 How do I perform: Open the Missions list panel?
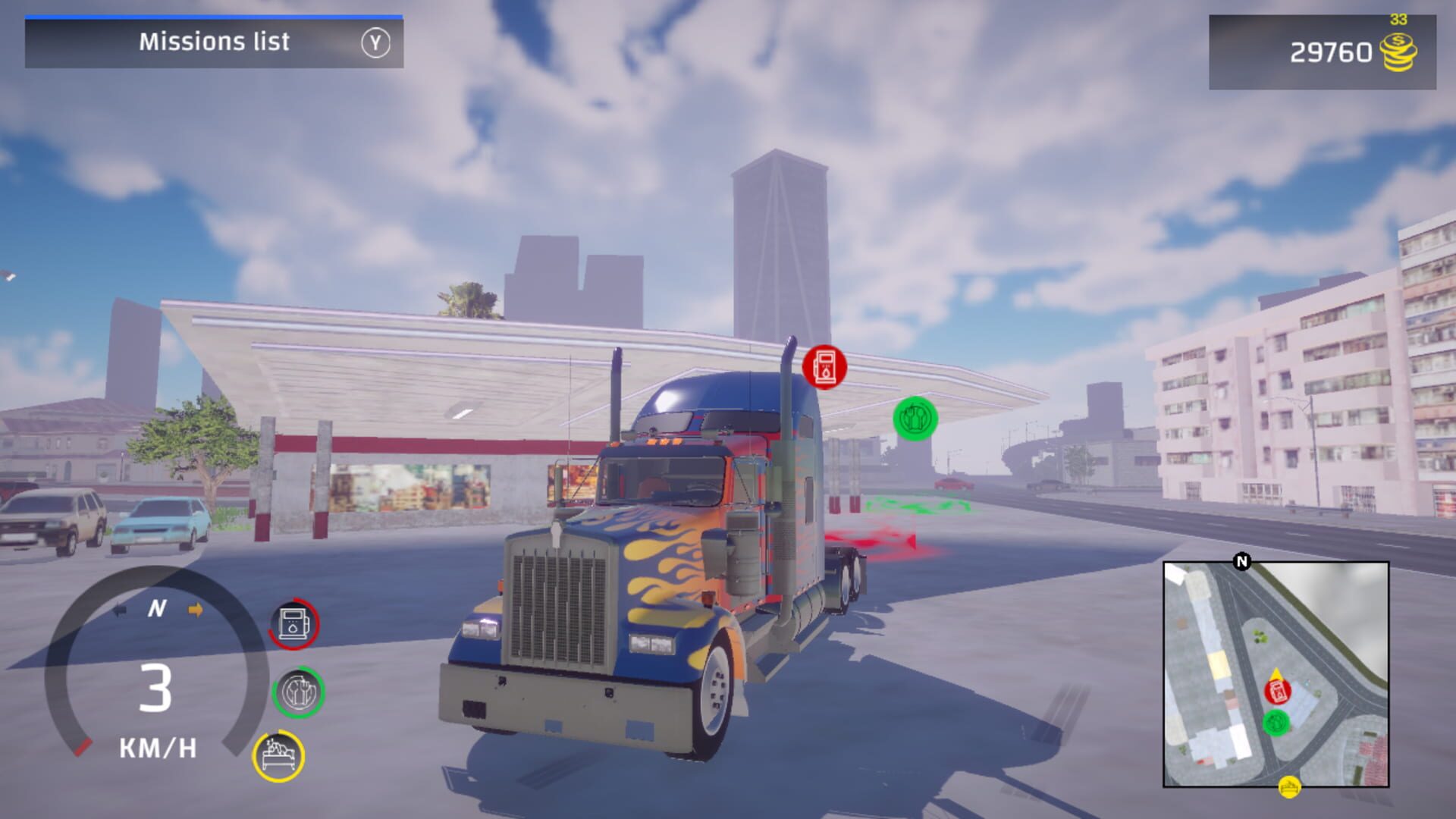(213, 42)
